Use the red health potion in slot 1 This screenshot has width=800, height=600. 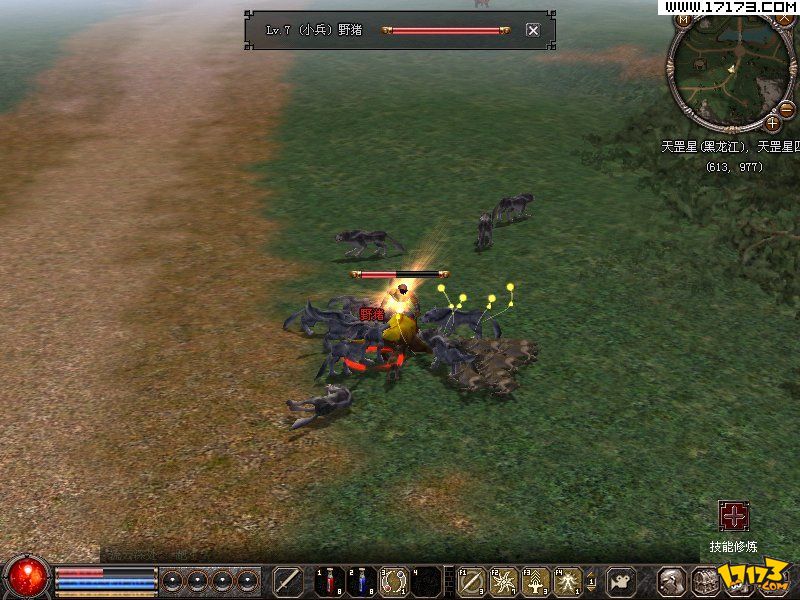[329, 581]
